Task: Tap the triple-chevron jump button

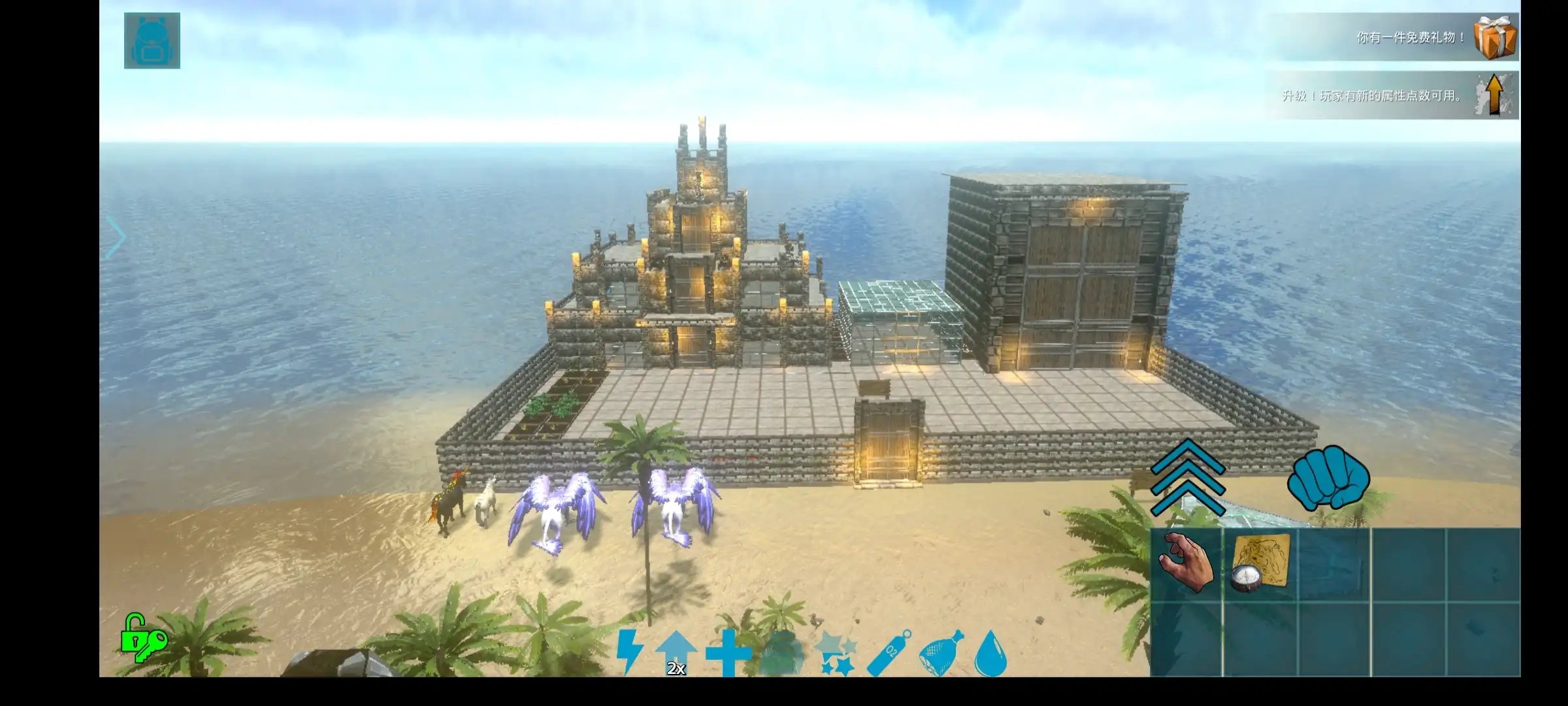Action: 1187,477
